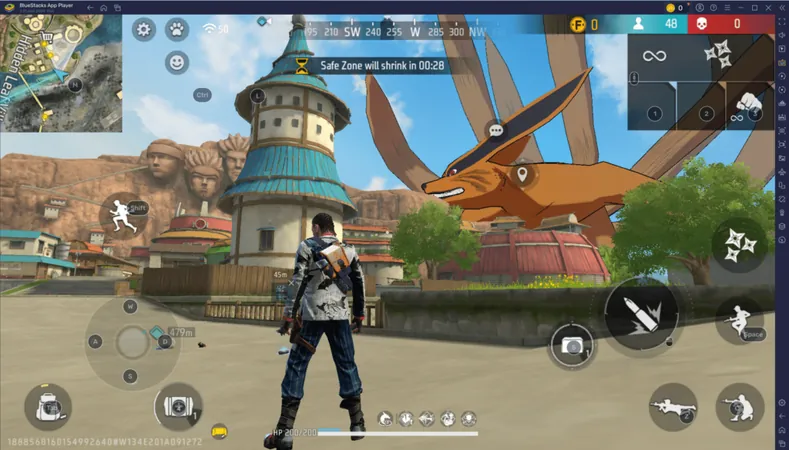The width and height of the screenshot is (789, 450).
Task: Open the backpack inventory
Action: [x=47, y=406]
